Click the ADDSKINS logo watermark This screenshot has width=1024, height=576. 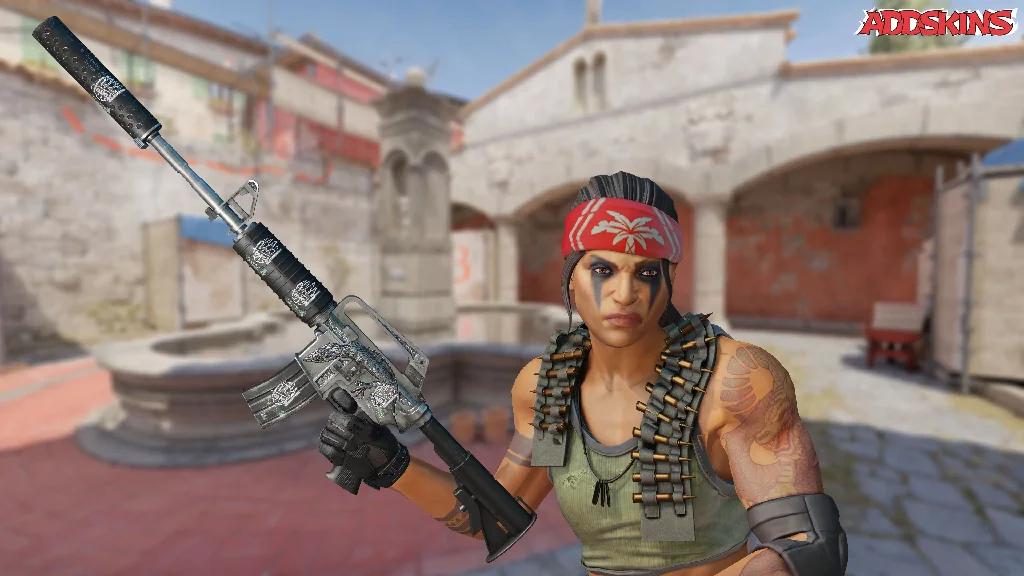coord(936,23)
